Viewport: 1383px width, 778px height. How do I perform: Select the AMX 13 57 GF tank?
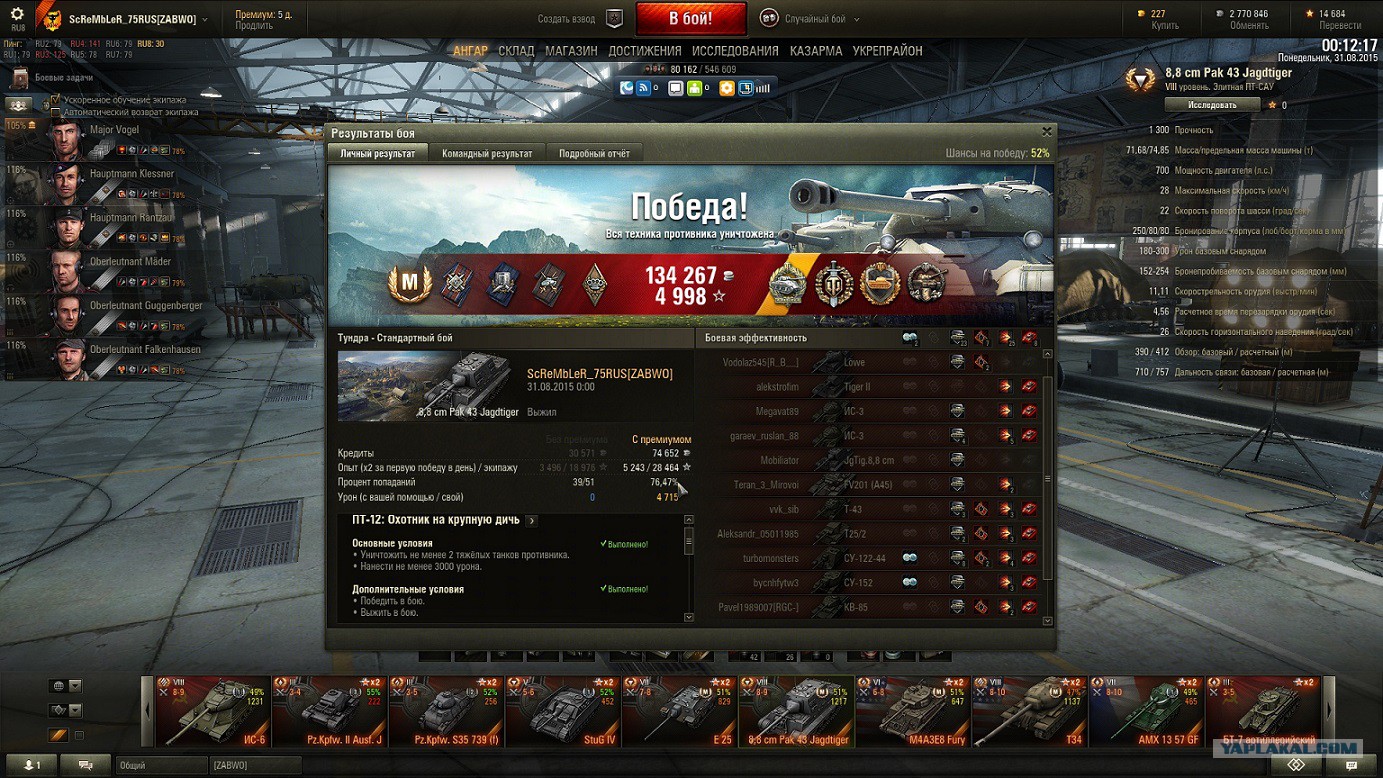click(1145, 711)
